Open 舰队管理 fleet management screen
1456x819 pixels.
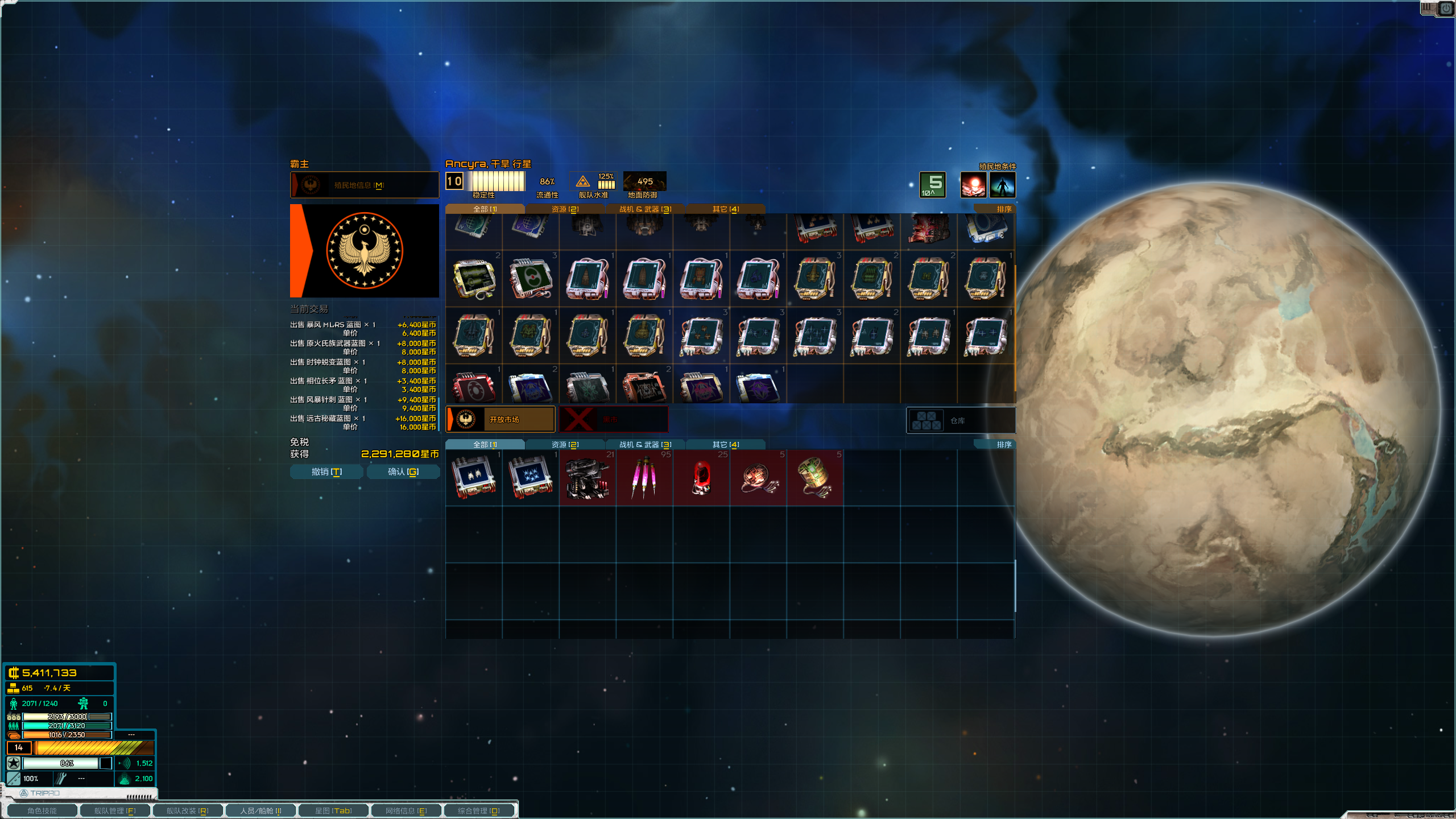[115, 810]
